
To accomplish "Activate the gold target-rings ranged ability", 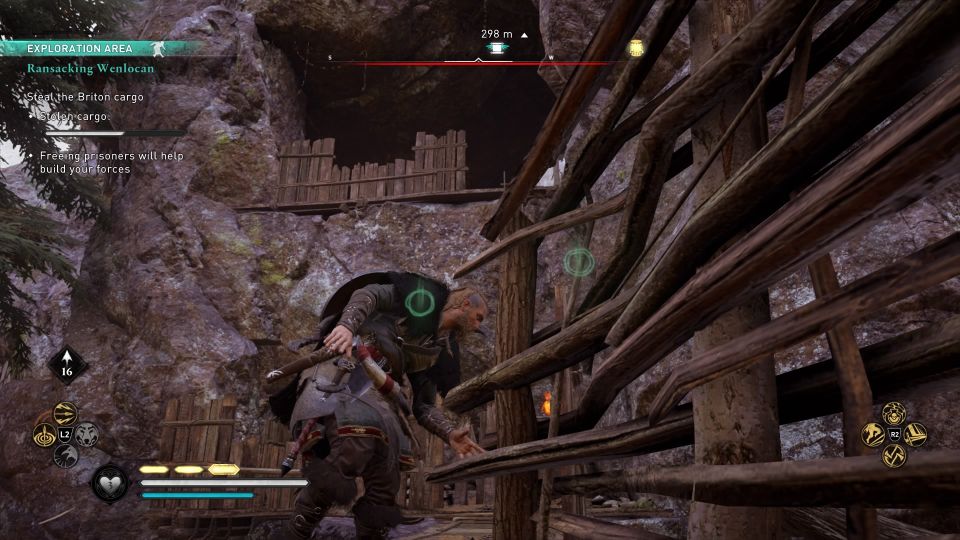I will click(x=45, y=435).
